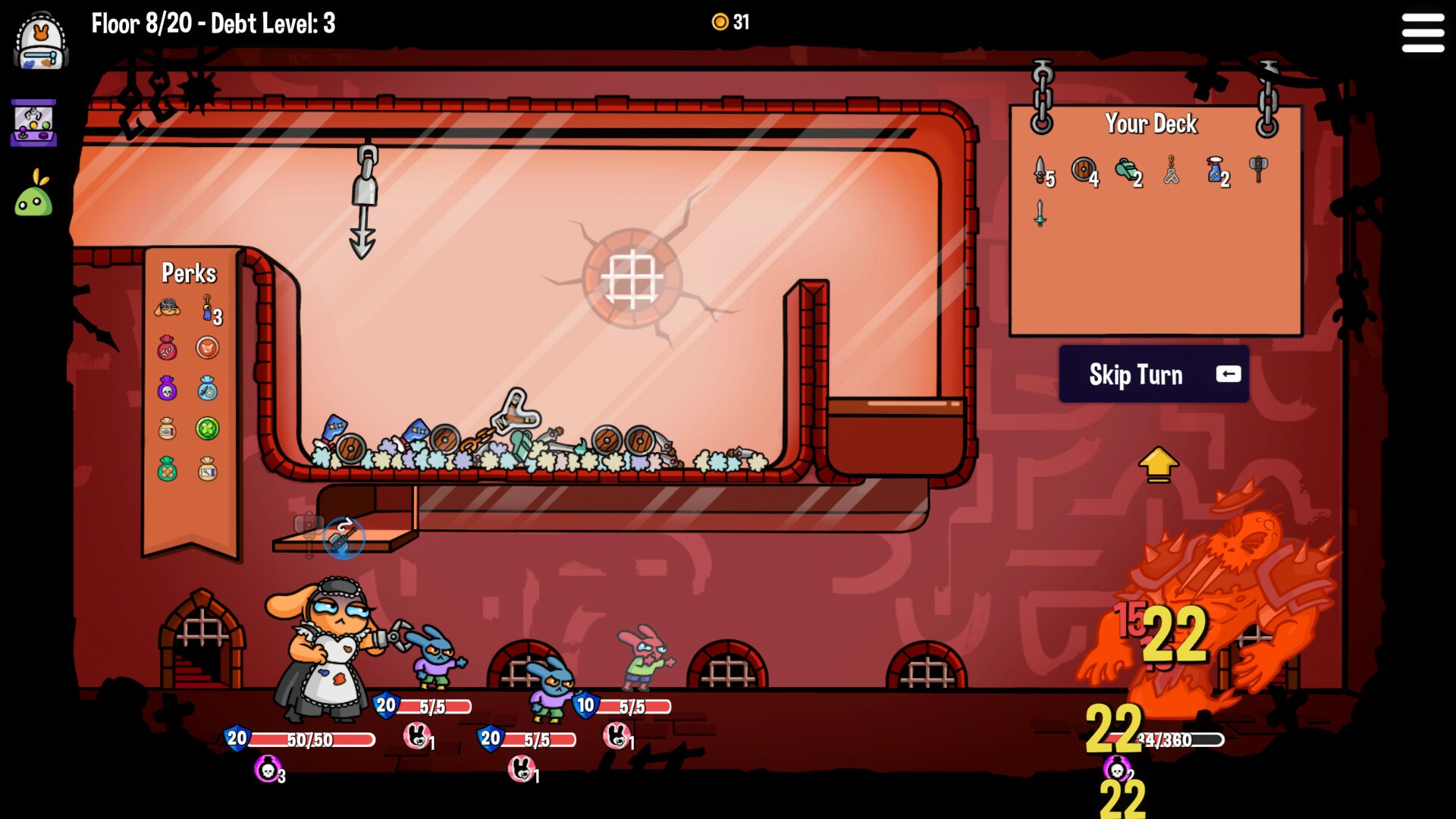This screenshot has height=819, width=1456.
Task: View the blue spray bottle deck item
Action: click(1215, 170)
